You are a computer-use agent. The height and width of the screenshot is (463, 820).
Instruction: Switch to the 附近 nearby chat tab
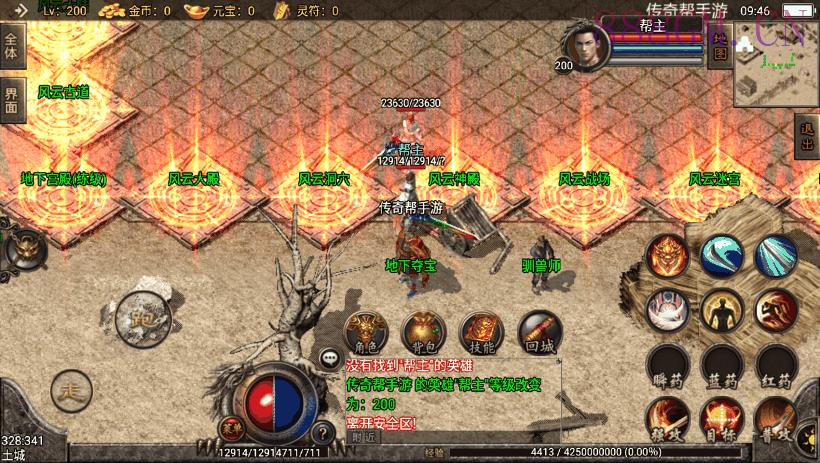(365, 436)
